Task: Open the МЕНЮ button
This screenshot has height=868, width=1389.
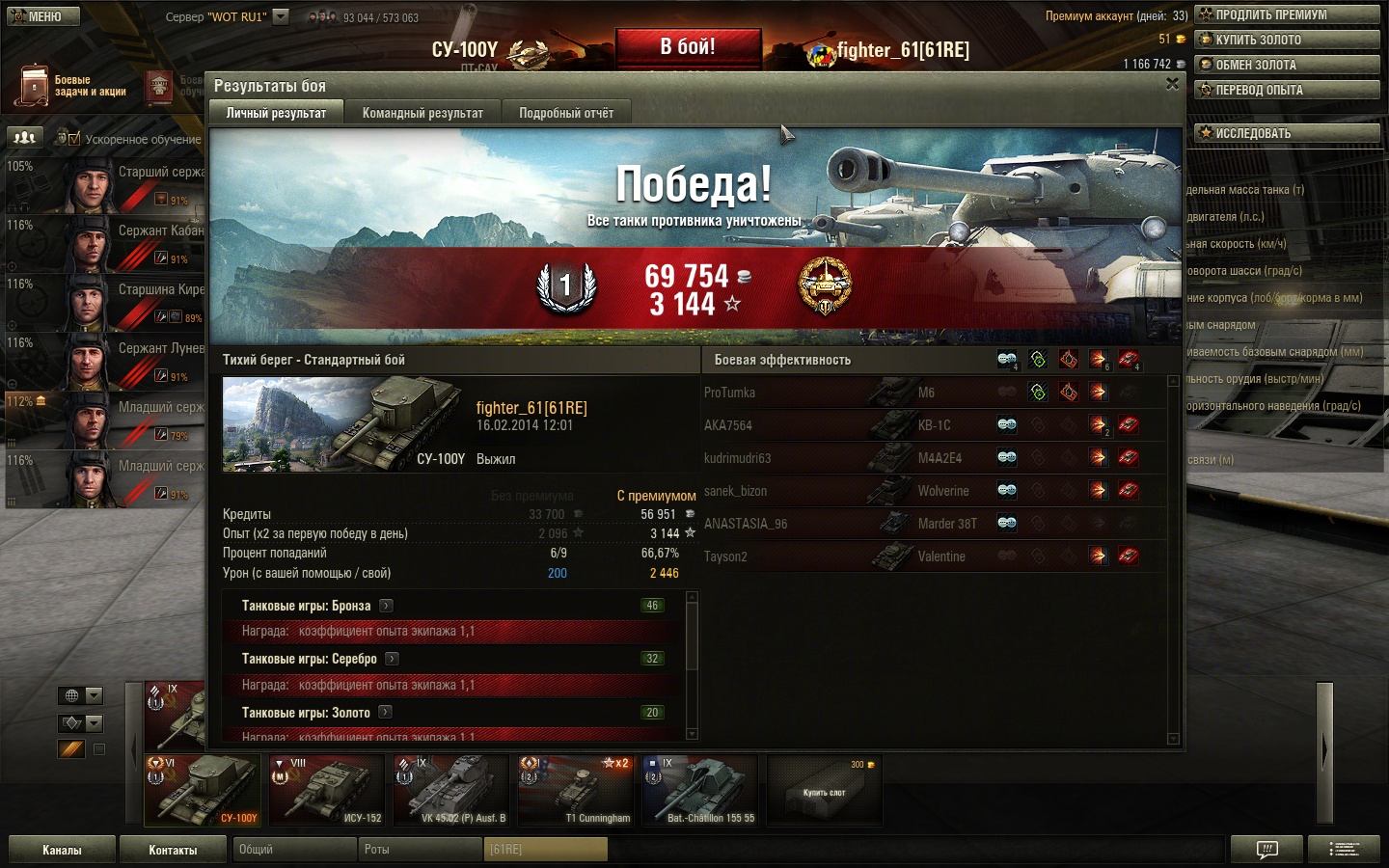Action: tap(42, 16)
